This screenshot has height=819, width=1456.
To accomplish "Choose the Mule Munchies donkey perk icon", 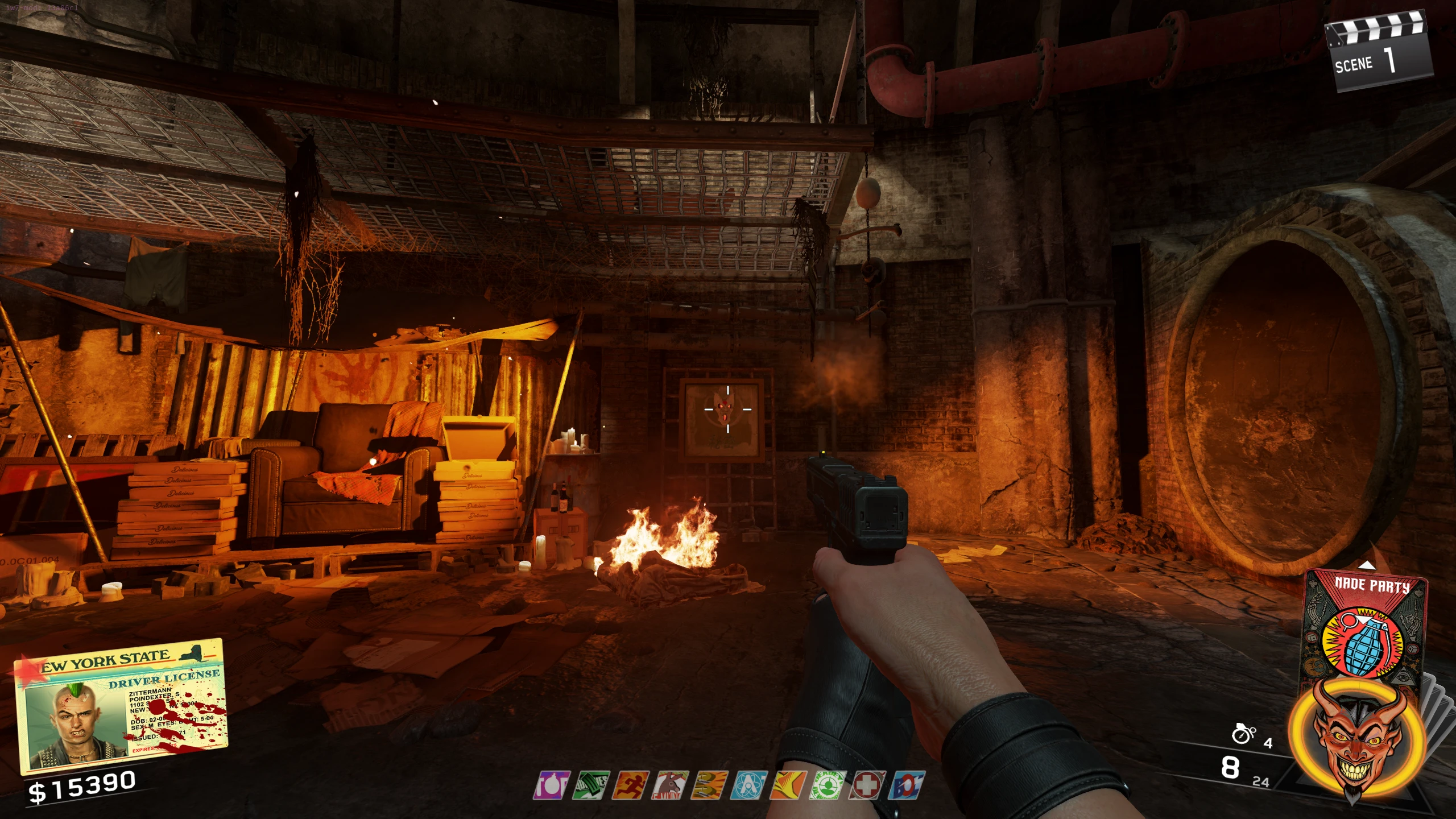I will (671, 785).
